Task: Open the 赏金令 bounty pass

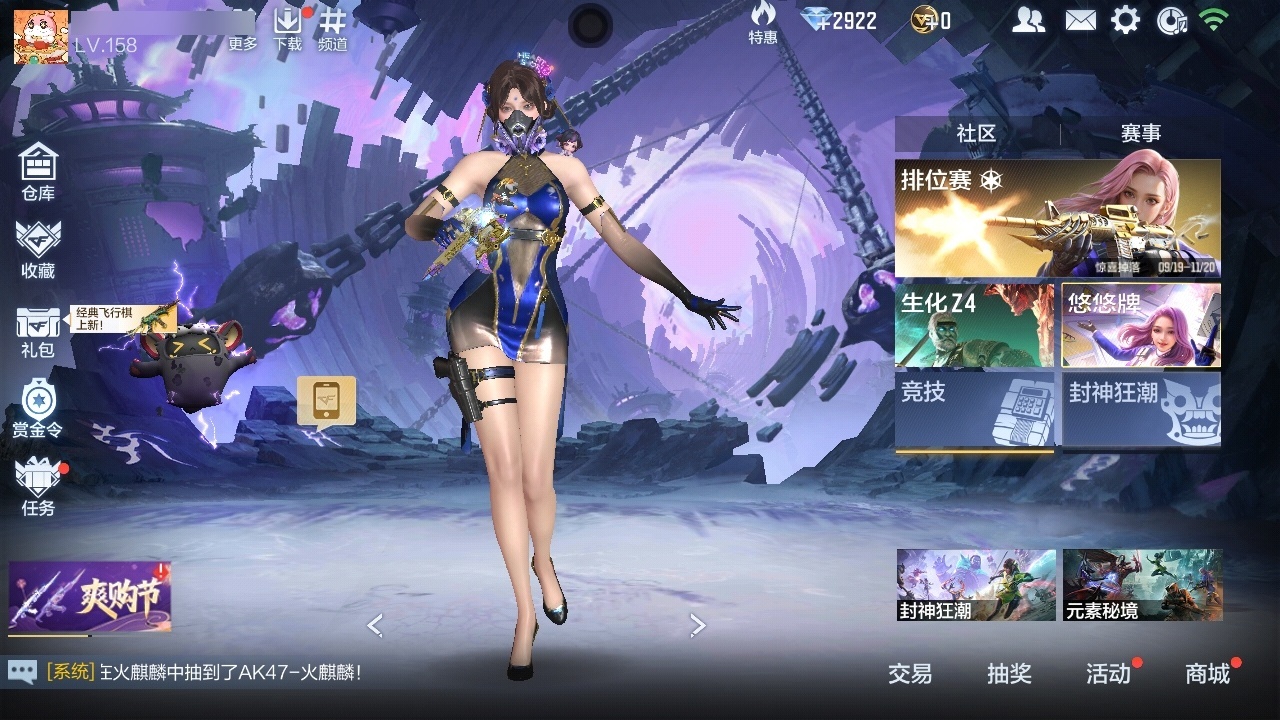Action: pos(38,408)
